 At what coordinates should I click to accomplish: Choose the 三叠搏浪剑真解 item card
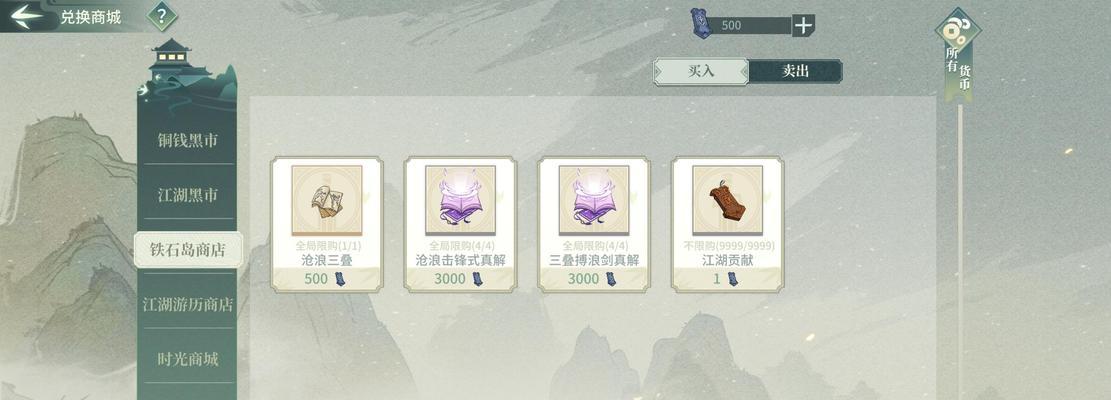coord(594,223)
